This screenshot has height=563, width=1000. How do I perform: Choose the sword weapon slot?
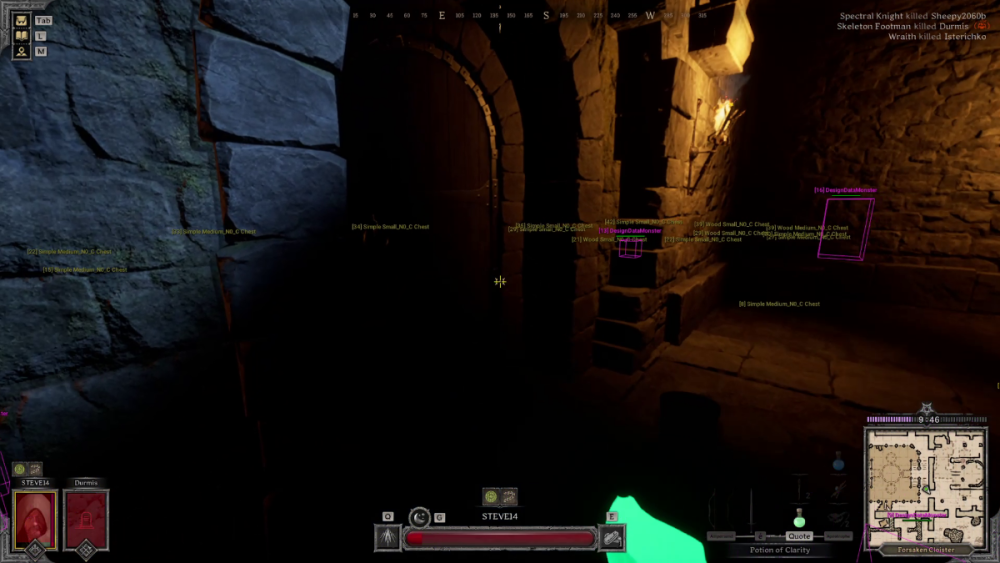click(750, 510)
